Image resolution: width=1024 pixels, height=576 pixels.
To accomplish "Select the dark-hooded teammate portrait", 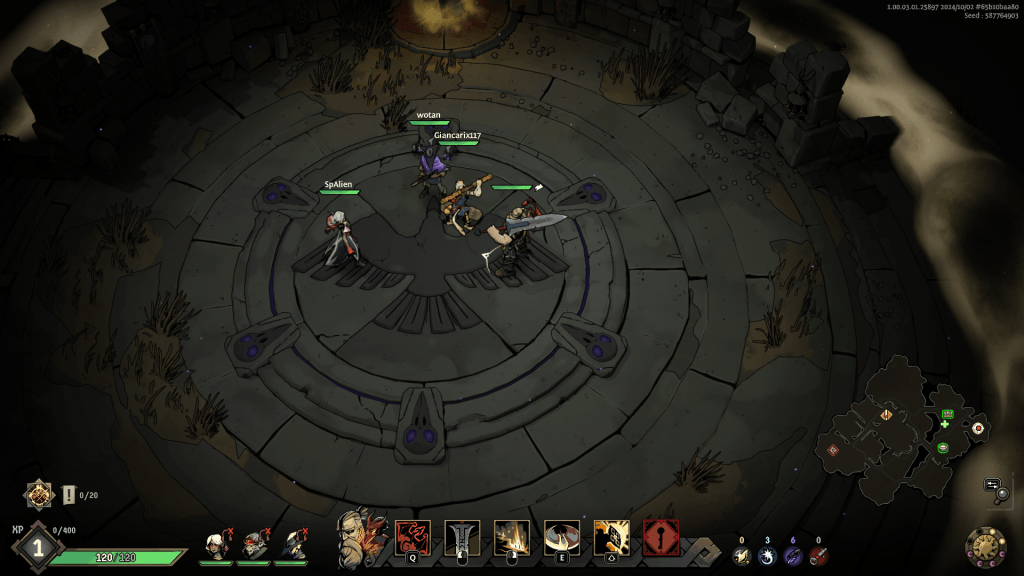I will click(292, 544).
